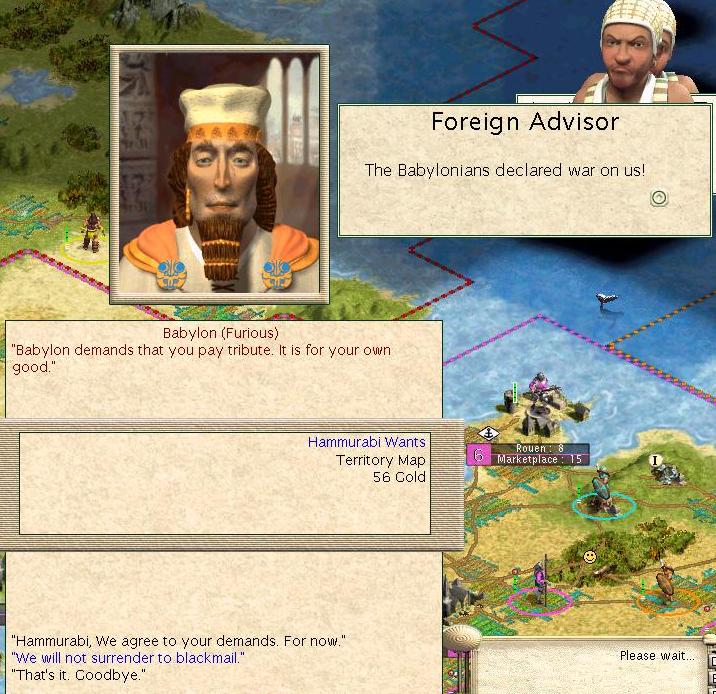
Task: Agree to Hammurabi's demands
Action: 178,639
